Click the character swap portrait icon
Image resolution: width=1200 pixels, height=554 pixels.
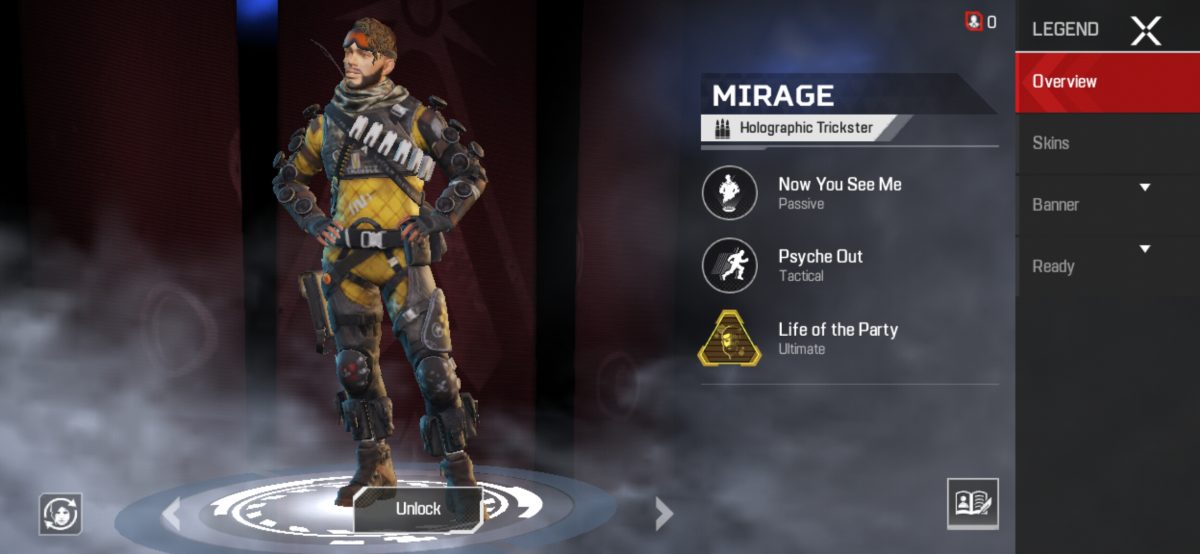61,513
